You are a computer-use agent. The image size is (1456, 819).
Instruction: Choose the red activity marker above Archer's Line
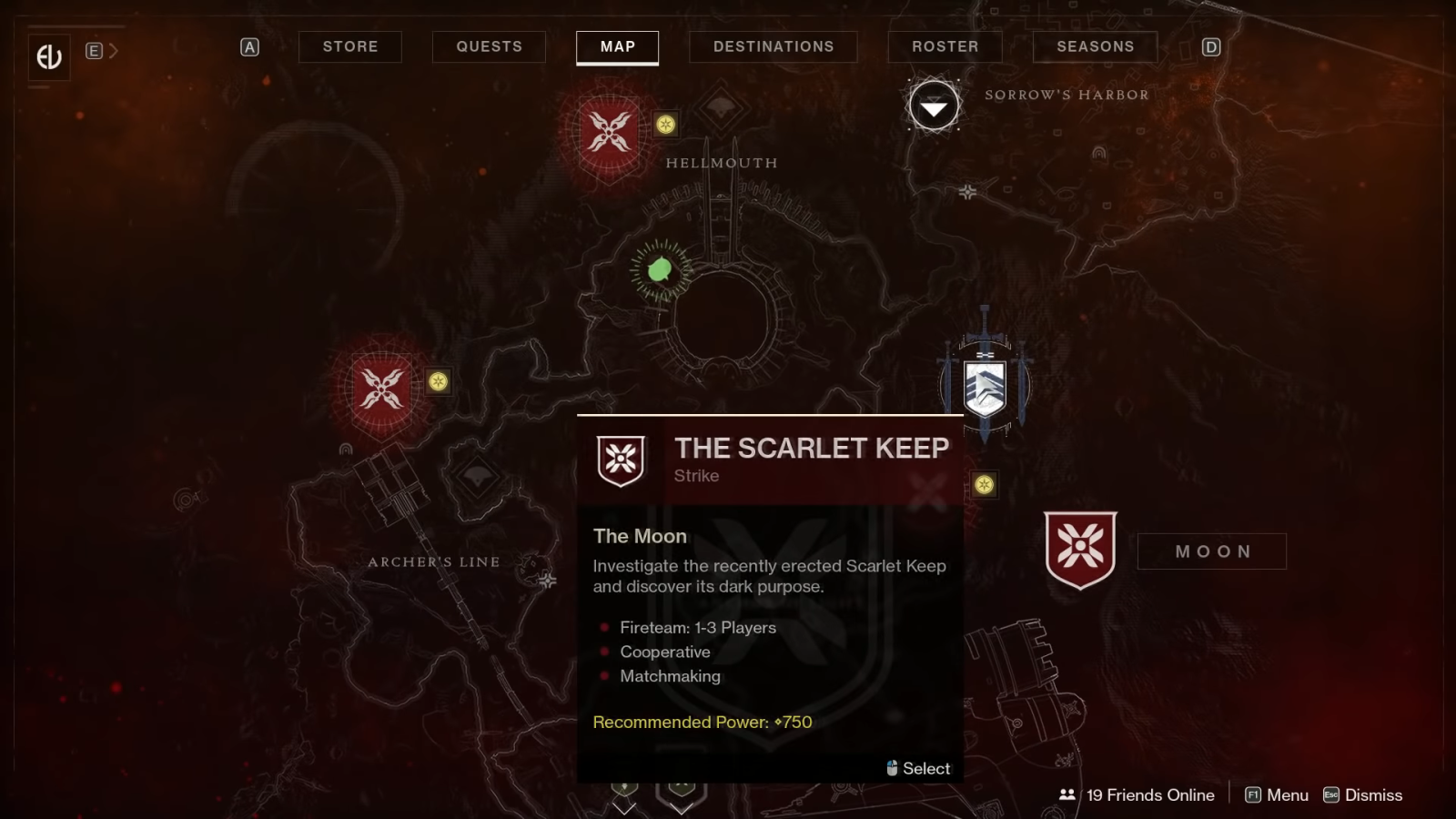click(382, 389)
